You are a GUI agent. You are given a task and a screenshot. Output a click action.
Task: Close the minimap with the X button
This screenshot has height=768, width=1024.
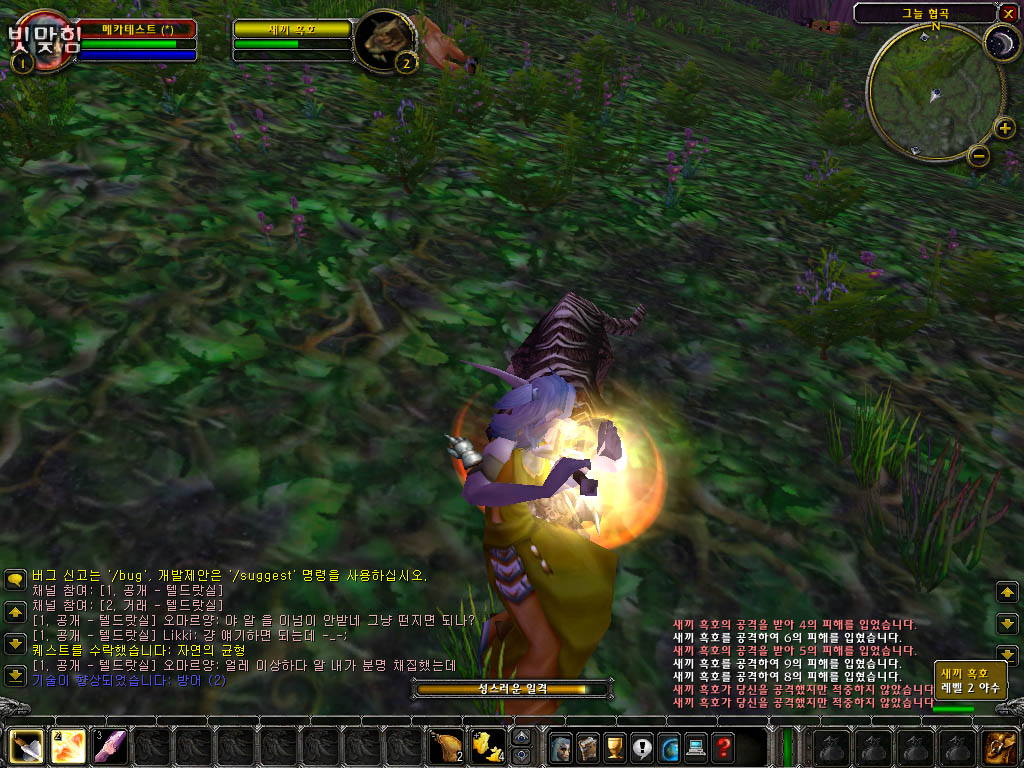tap(1007, 13)
